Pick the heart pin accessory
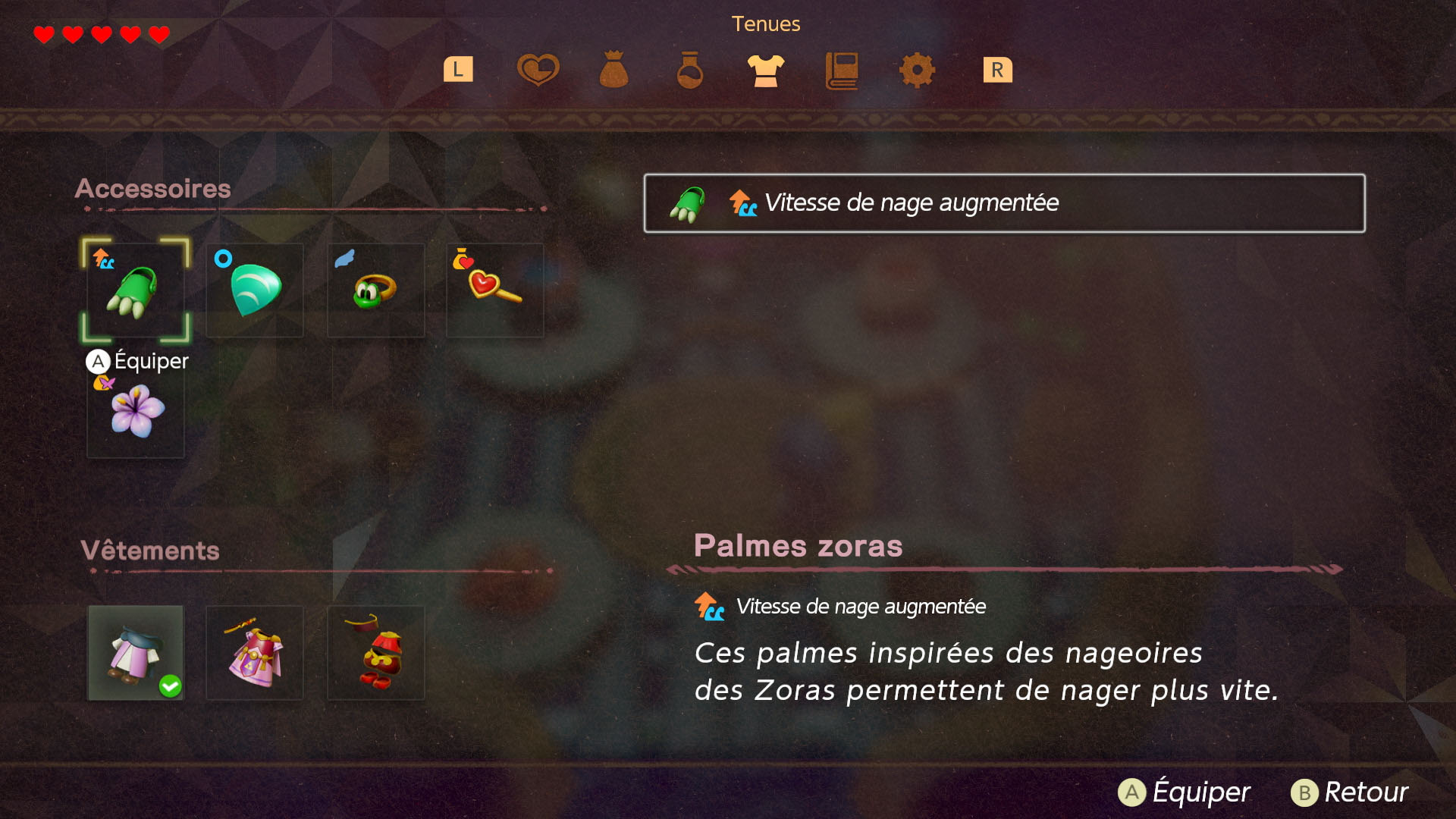The width and height of the screenshot is (1456, 819). (x=494, y=290)
